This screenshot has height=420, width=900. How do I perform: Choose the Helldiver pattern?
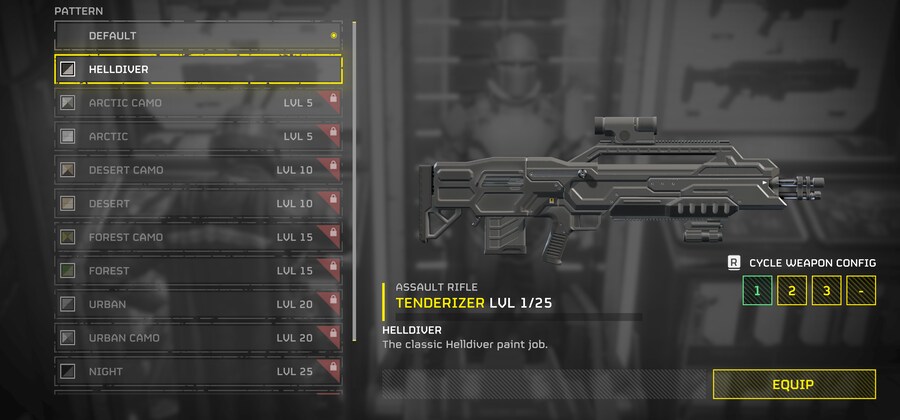(197, 69)
